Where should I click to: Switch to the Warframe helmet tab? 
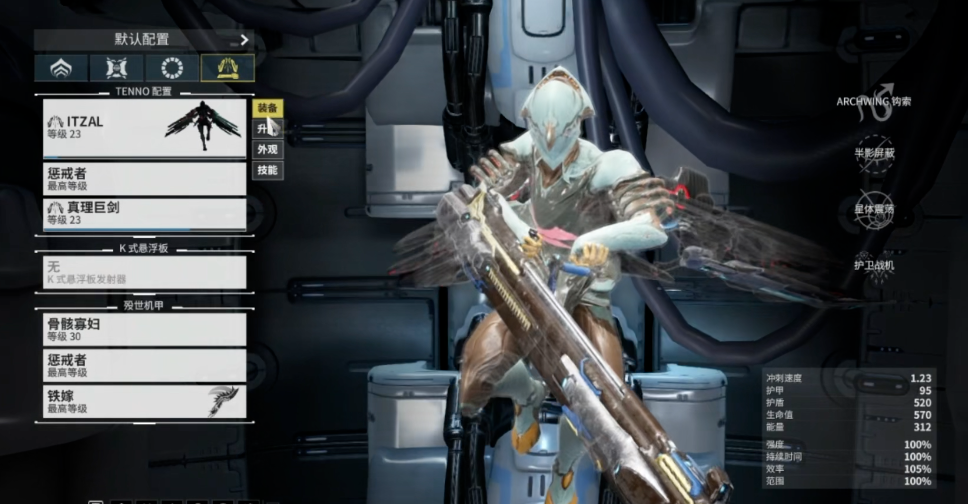60,68
